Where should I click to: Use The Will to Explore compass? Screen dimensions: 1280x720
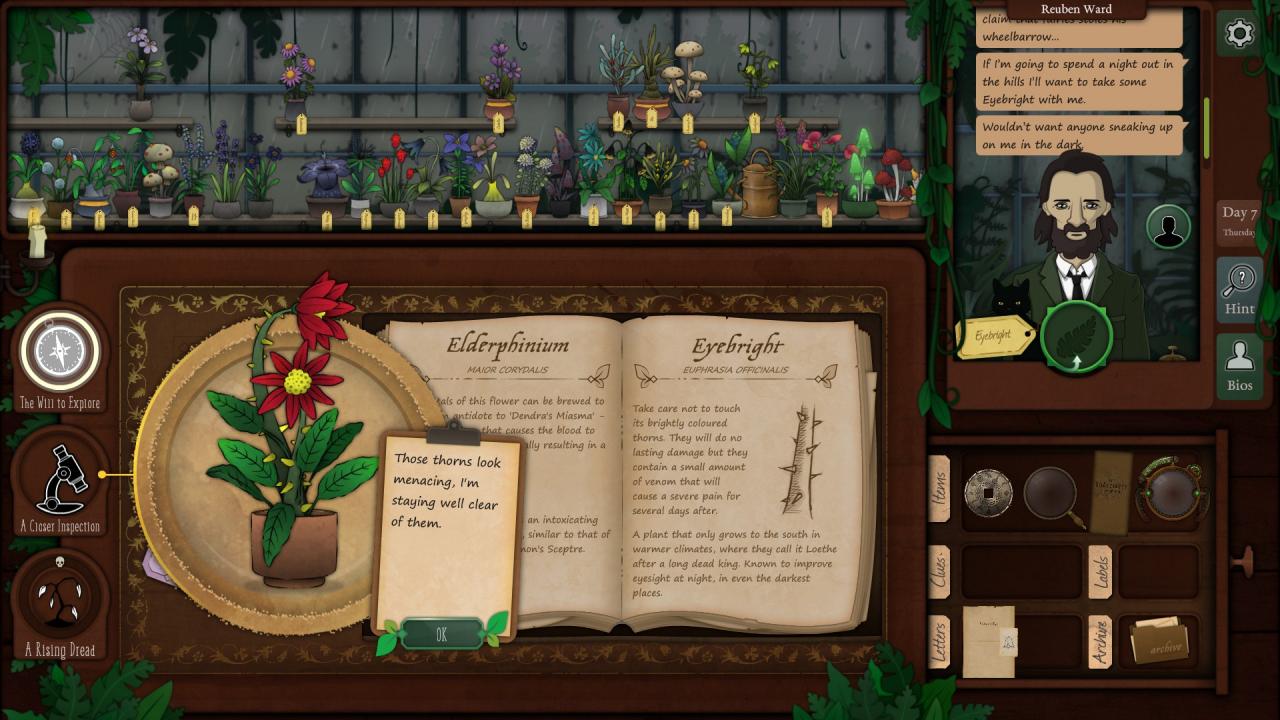click(x=60, y=352)
